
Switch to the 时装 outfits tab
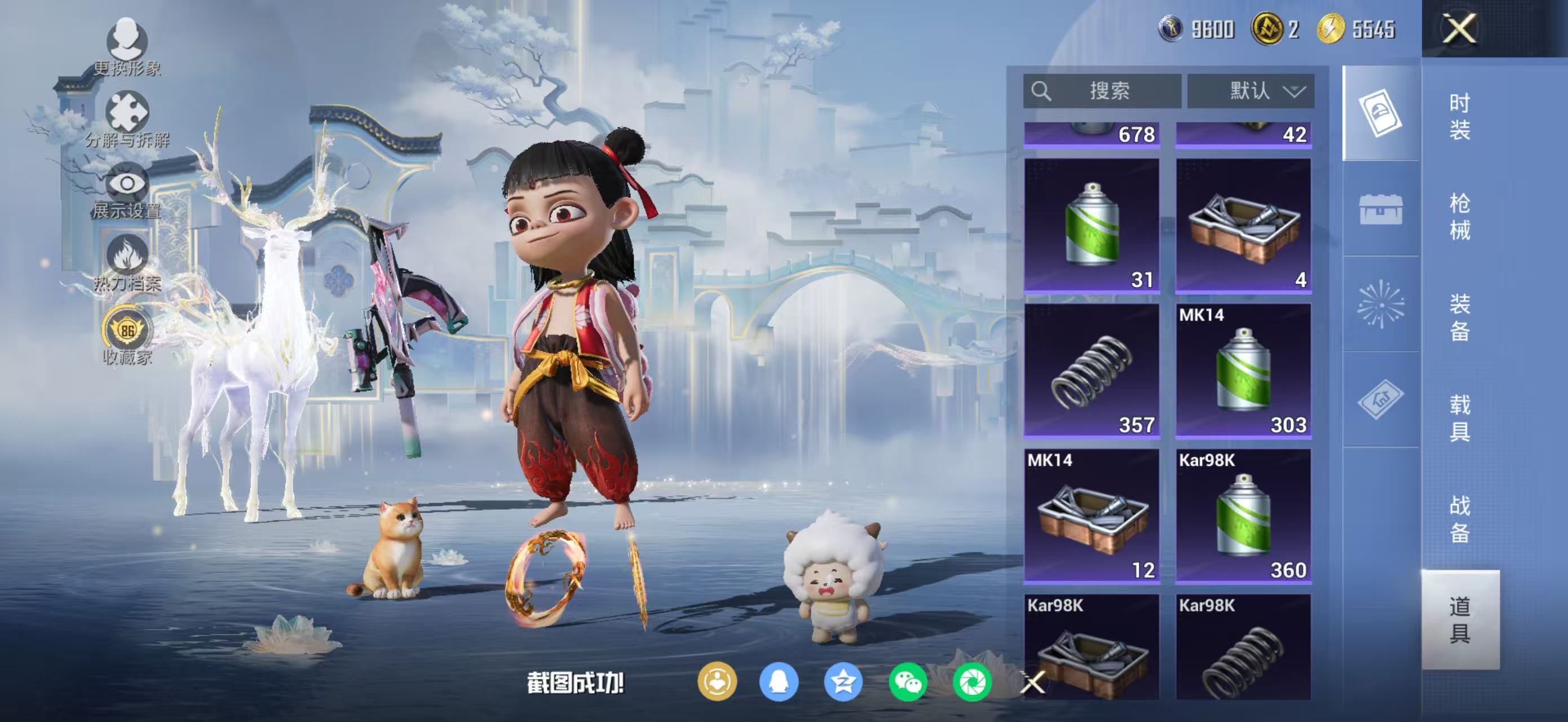click(x=1459, y=116)
